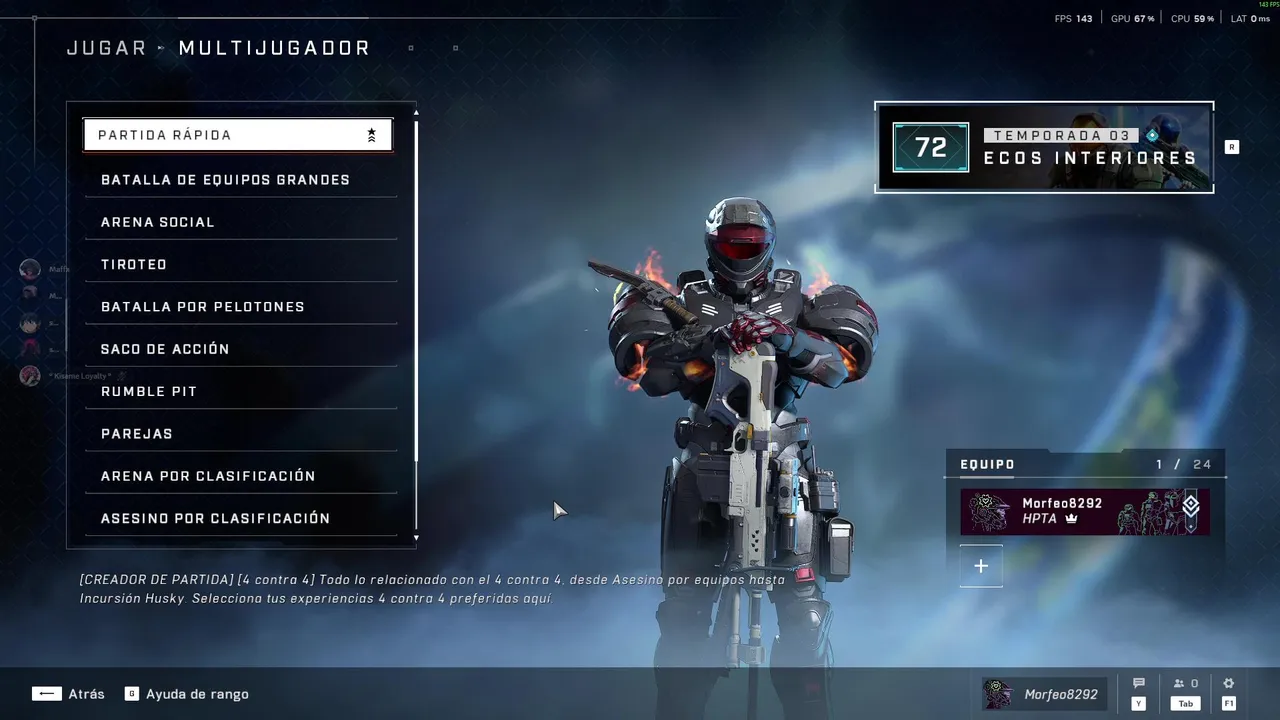Open the Temporada 03 Ecos Interiores banner

point(1044,147)
